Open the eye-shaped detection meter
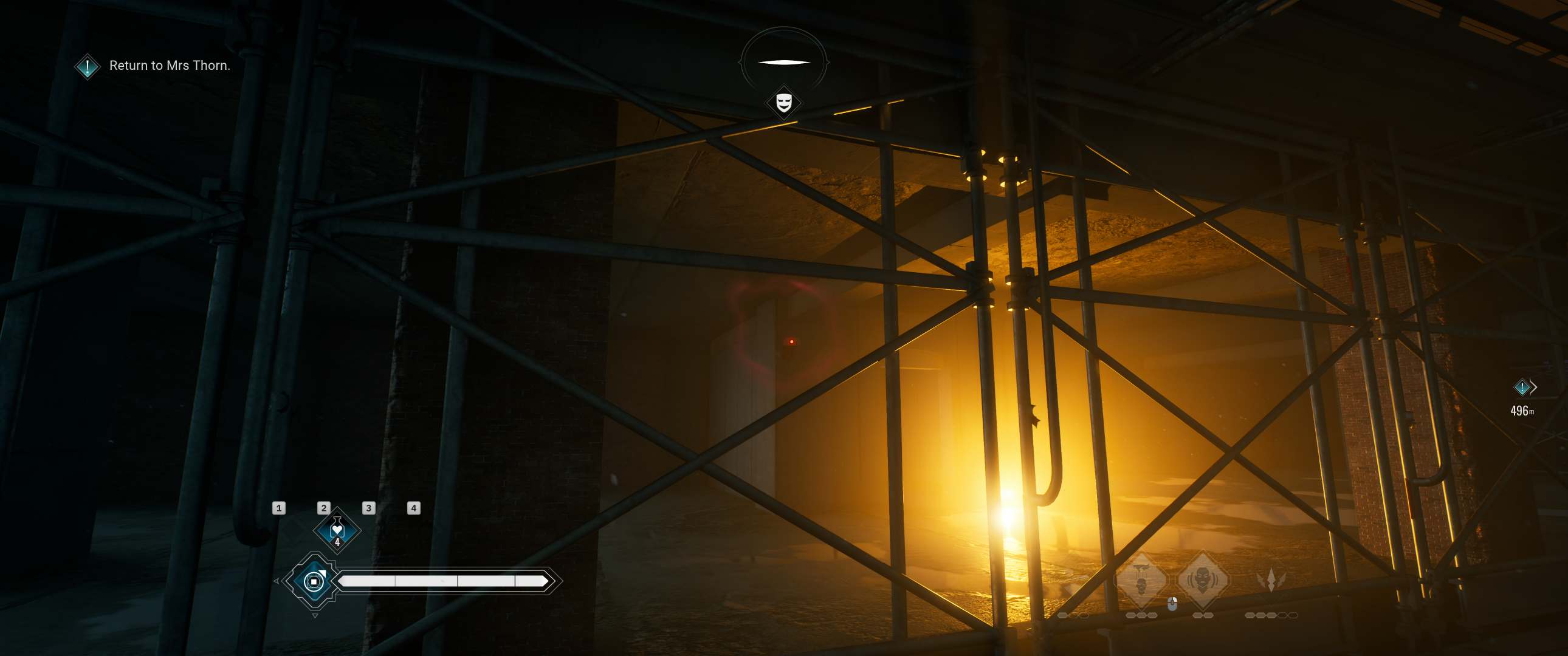Image resolution: width=1568 pixels, height=656 pixels. (784, 61)
